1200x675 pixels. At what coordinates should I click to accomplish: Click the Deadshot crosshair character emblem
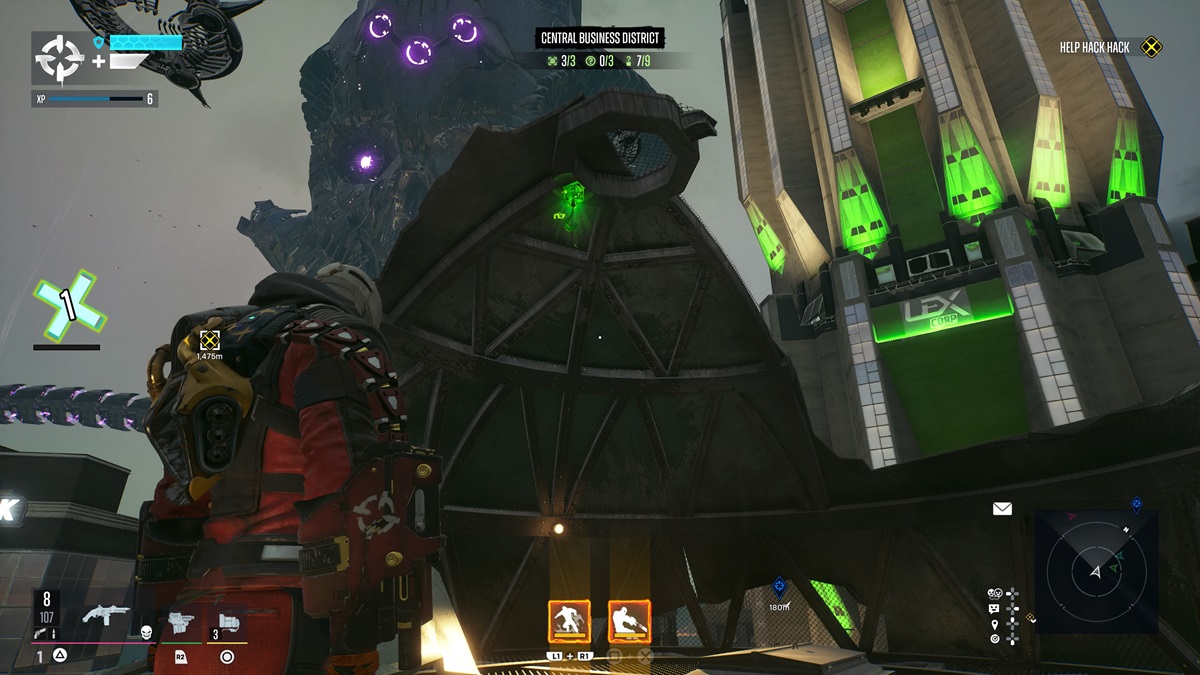59,60
